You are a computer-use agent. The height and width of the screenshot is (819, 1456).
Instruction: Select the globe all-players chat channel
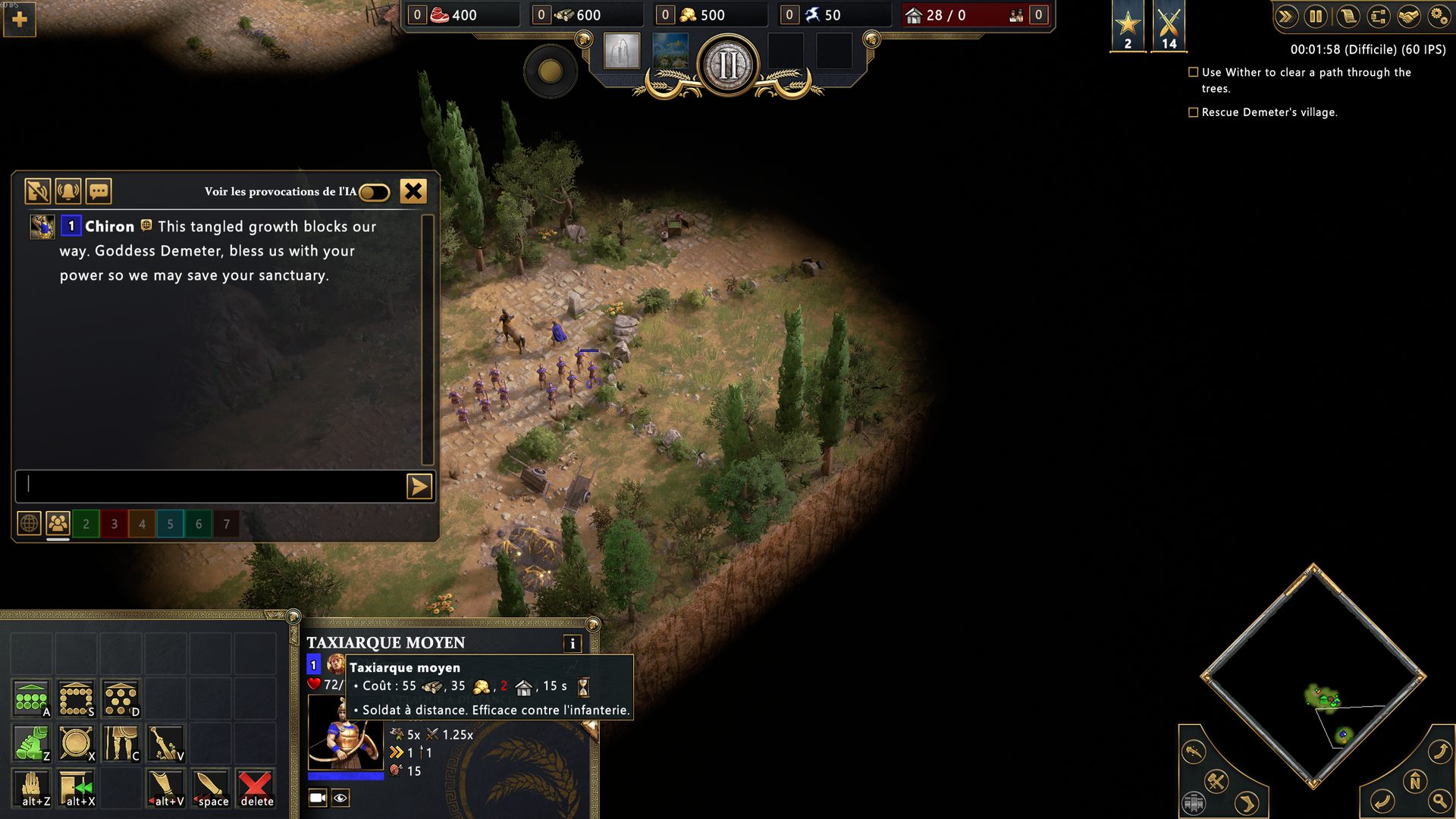(x=29, y=523)
